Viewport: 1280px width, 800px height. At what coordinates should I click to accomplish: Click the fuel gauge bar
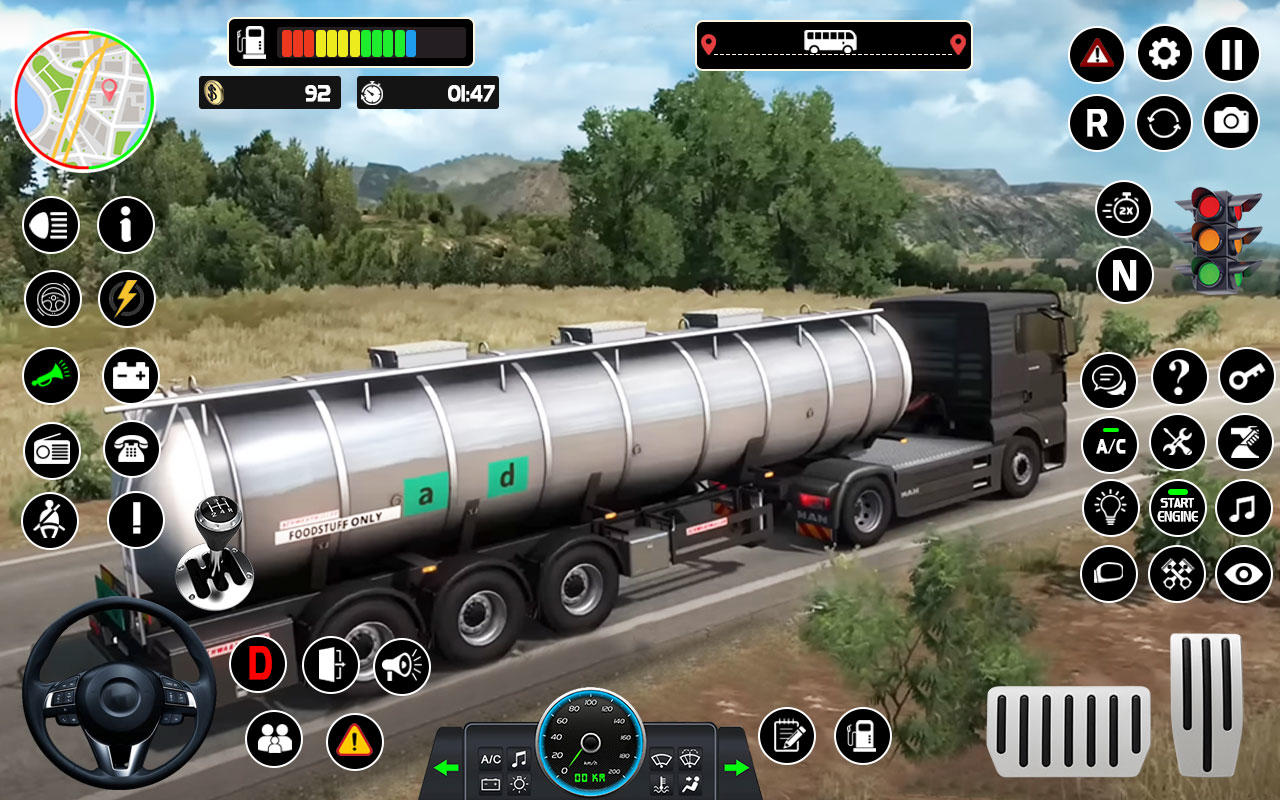tap(348, 42)
